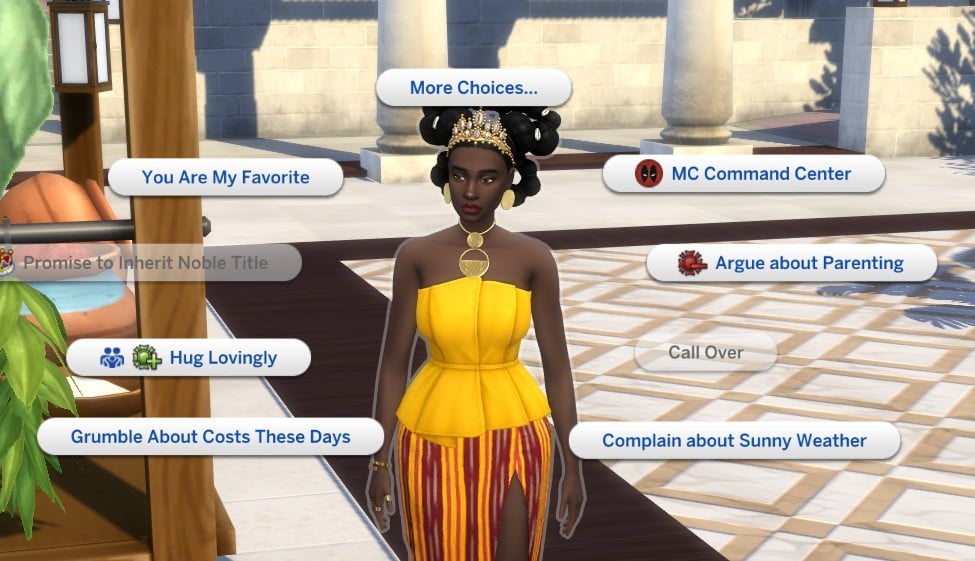Choose the You Are My Favorite interaction

click(225, 178)
